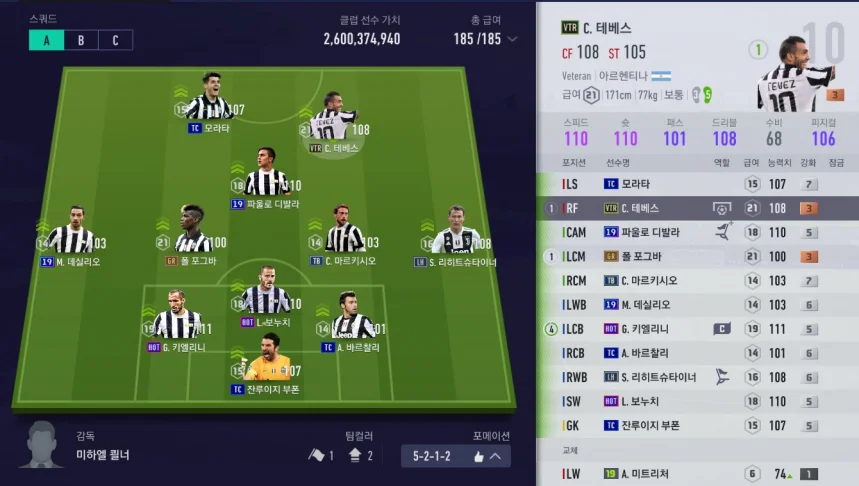Screen dimensions: 859x486
Task: Expand the total wage dropdown arrow
Action: pyautogui.click(x=513, y=40)
